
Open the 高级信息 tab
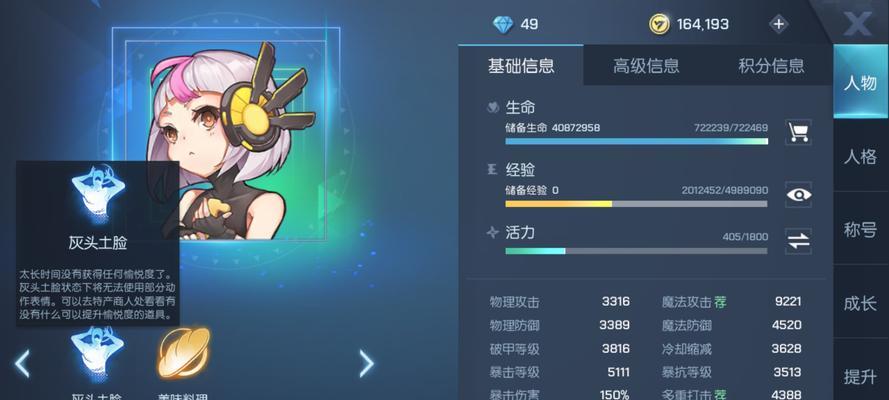[x=646, y=66]
